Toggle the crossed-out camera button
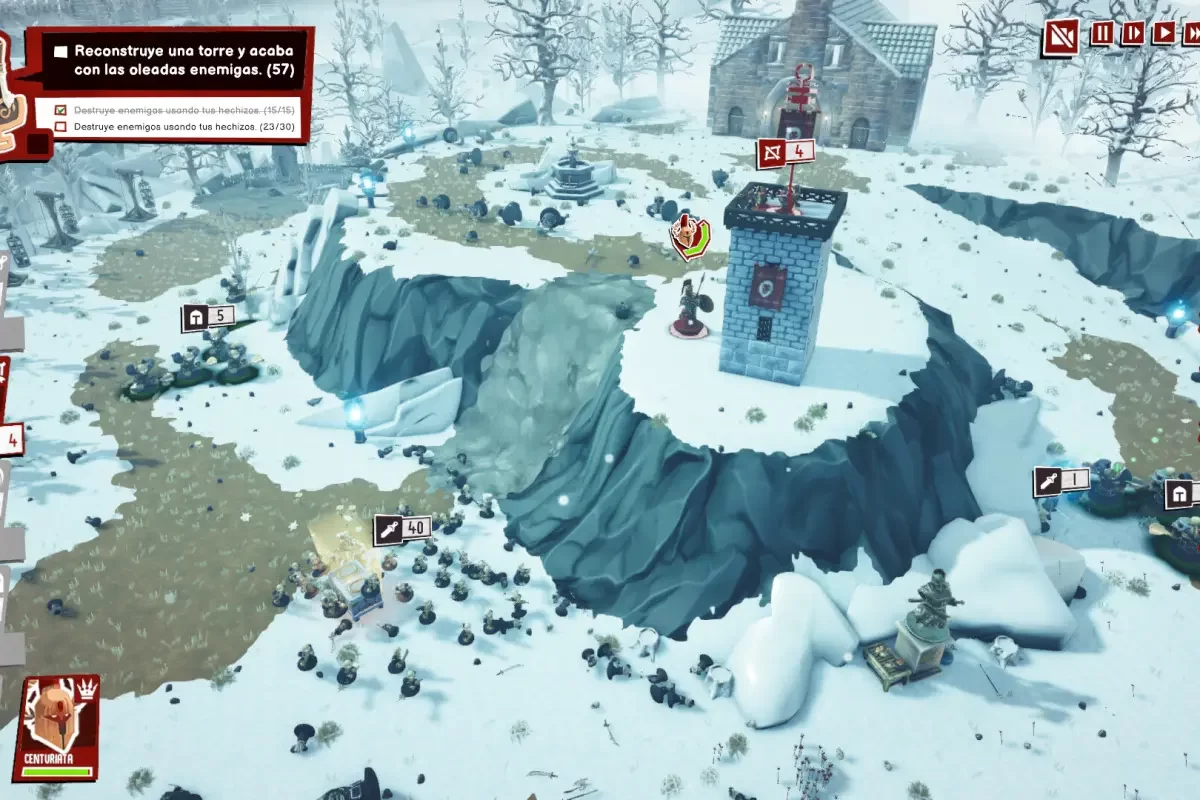This screenshot has height=800, width=1200. click(1060, 37)
